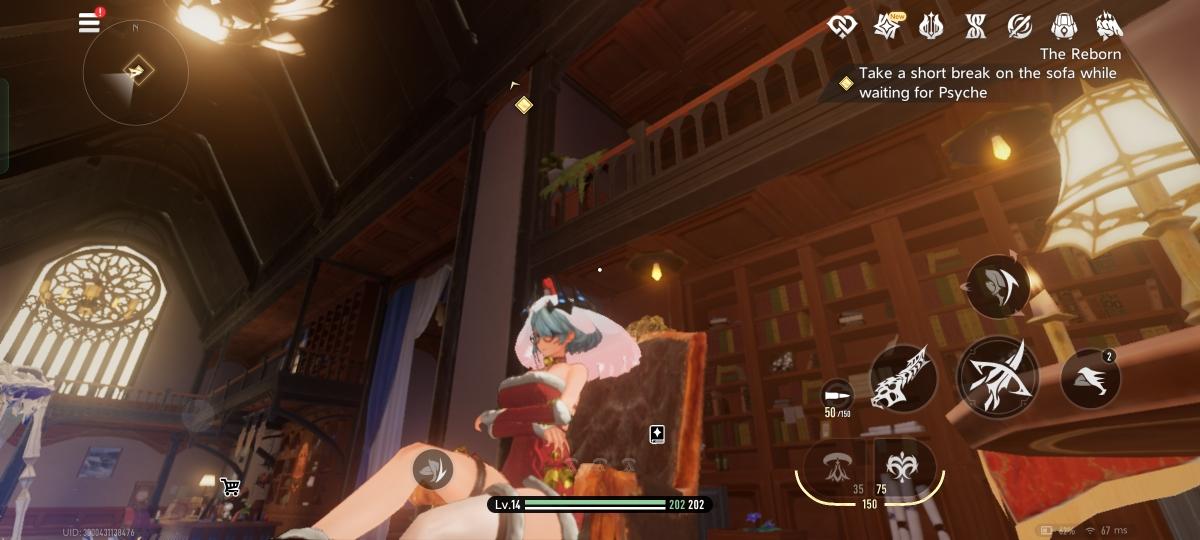Open the backpack inventory icon
This screenshot has width=1200, height=540.
pos(1063,26)
